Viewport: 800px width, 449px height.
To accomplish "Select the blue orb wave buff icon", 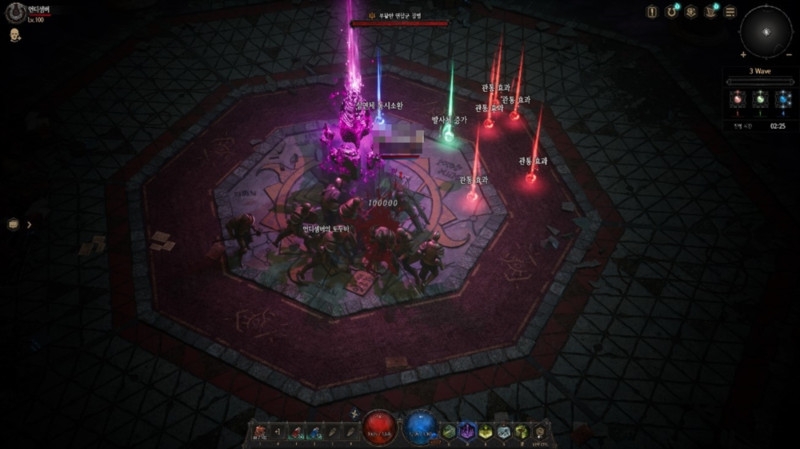I will click(783, 98).
